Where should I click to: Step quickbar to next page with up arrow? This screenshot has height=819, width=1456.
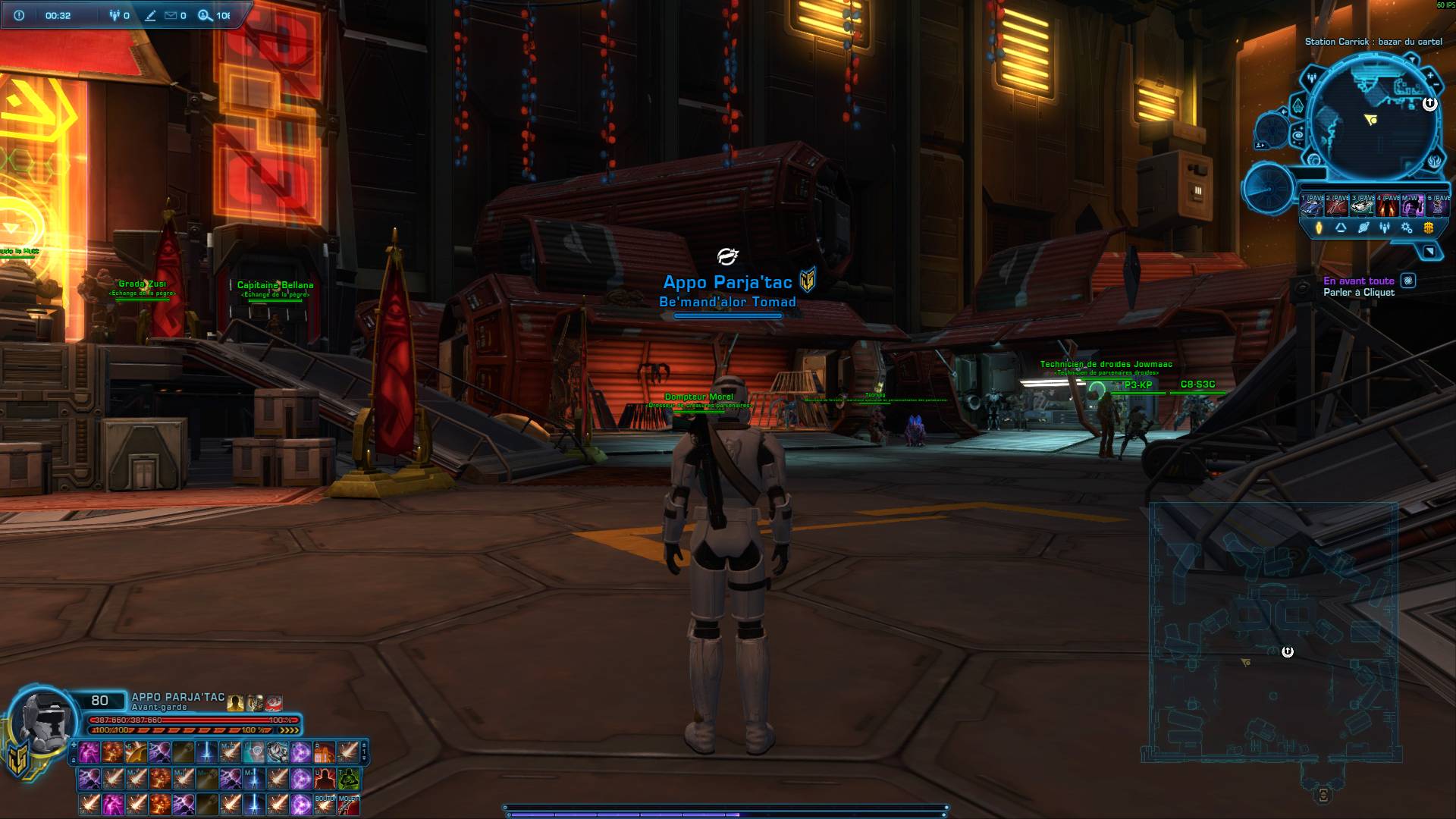(364, 745)
